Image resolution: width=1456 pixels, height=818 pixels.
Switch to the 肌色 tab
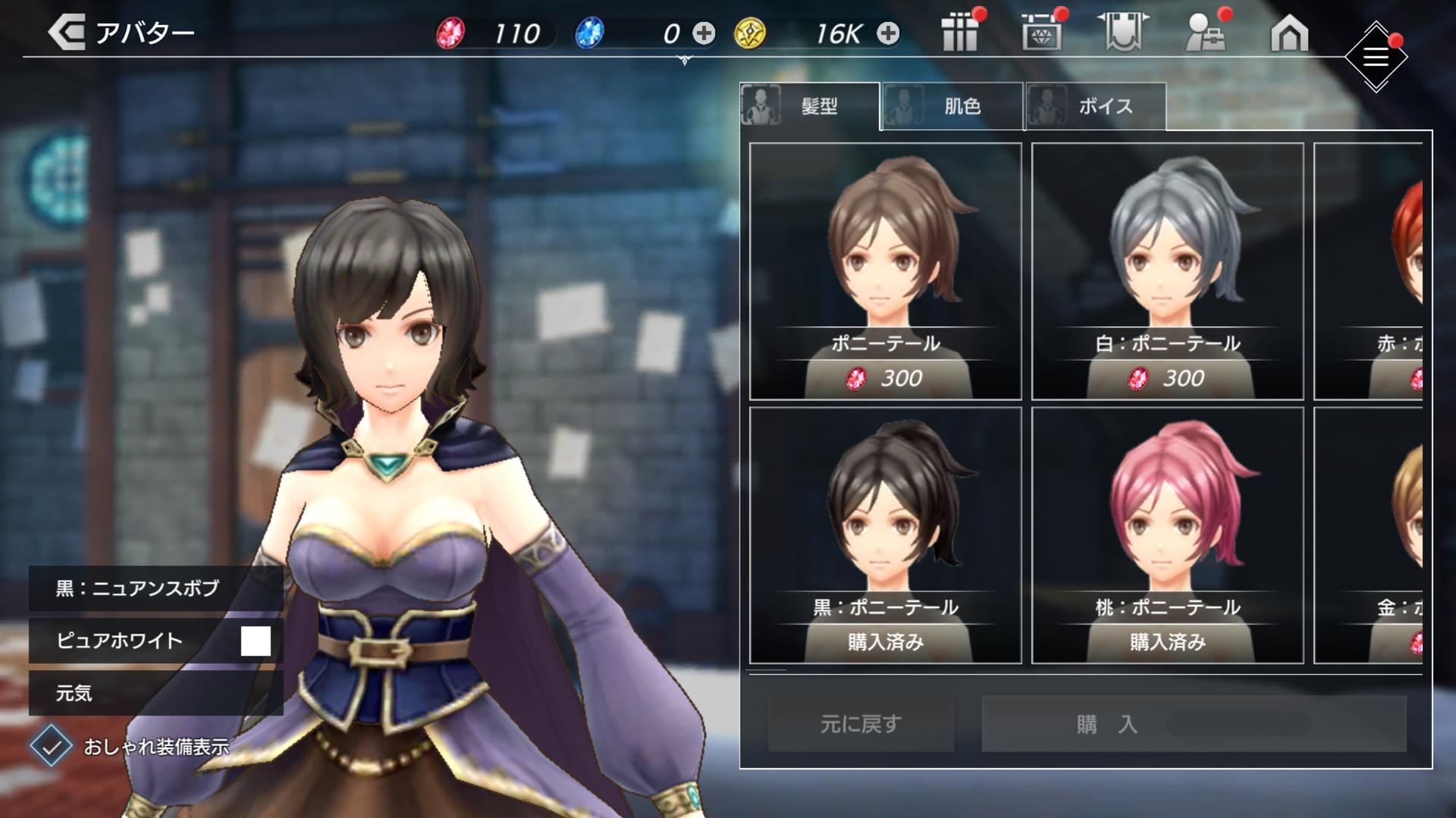pyautogui.click(x=952, y=106)
